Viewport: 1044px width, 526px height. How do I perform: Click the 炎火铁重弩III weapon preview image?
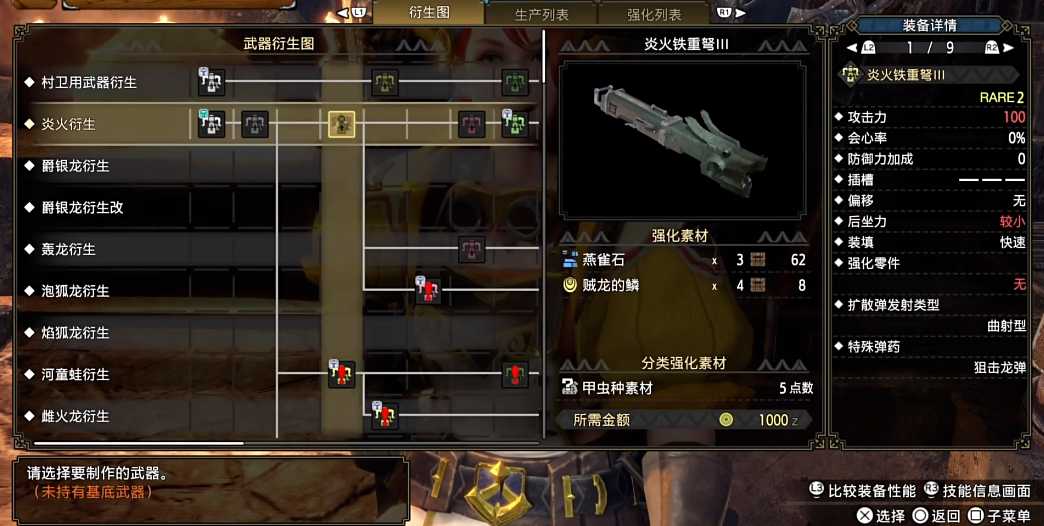(682, 139)
